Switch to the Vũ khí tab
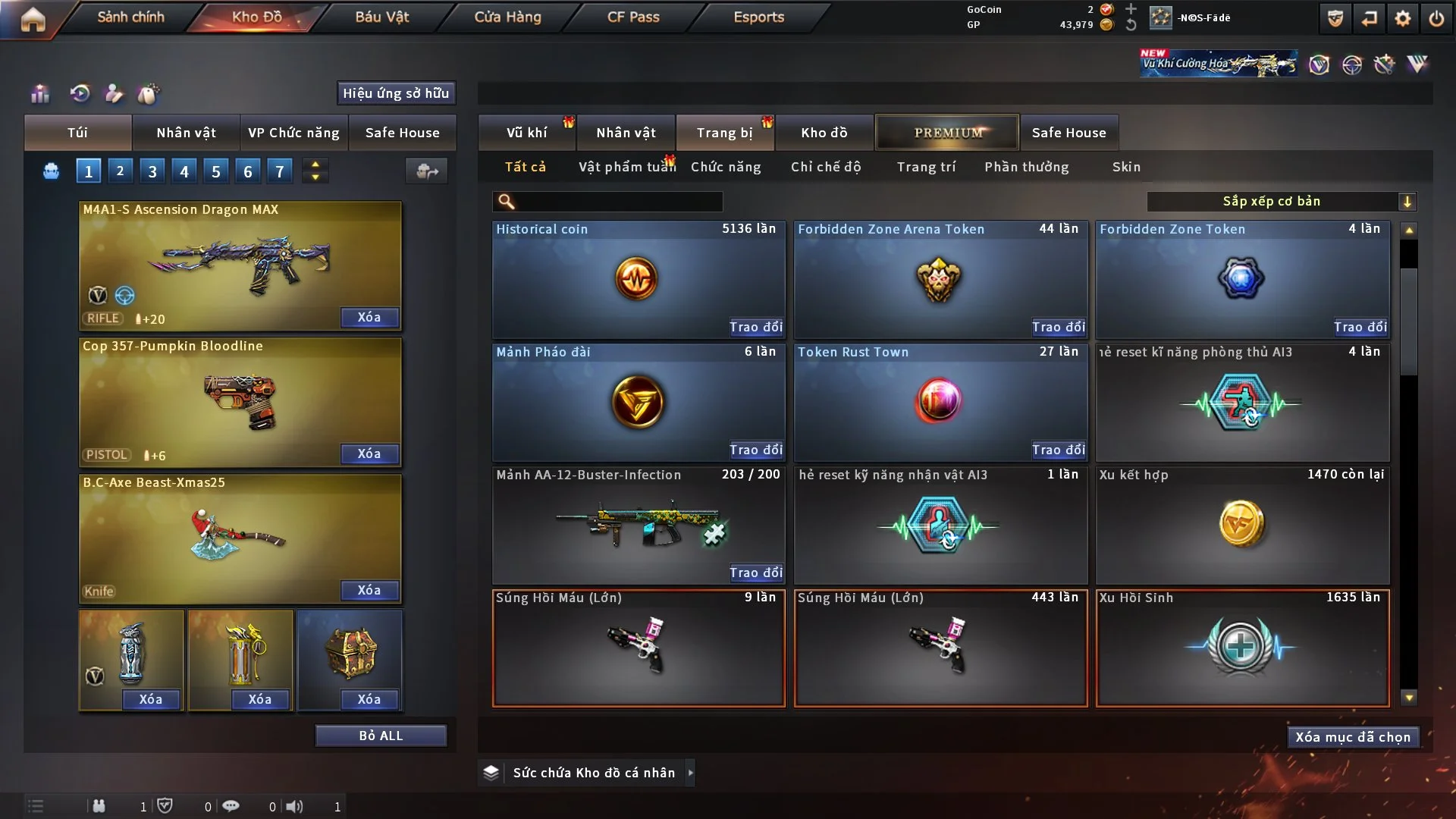The width and height of the screenshot is (1456, 819). click(526, 133)
